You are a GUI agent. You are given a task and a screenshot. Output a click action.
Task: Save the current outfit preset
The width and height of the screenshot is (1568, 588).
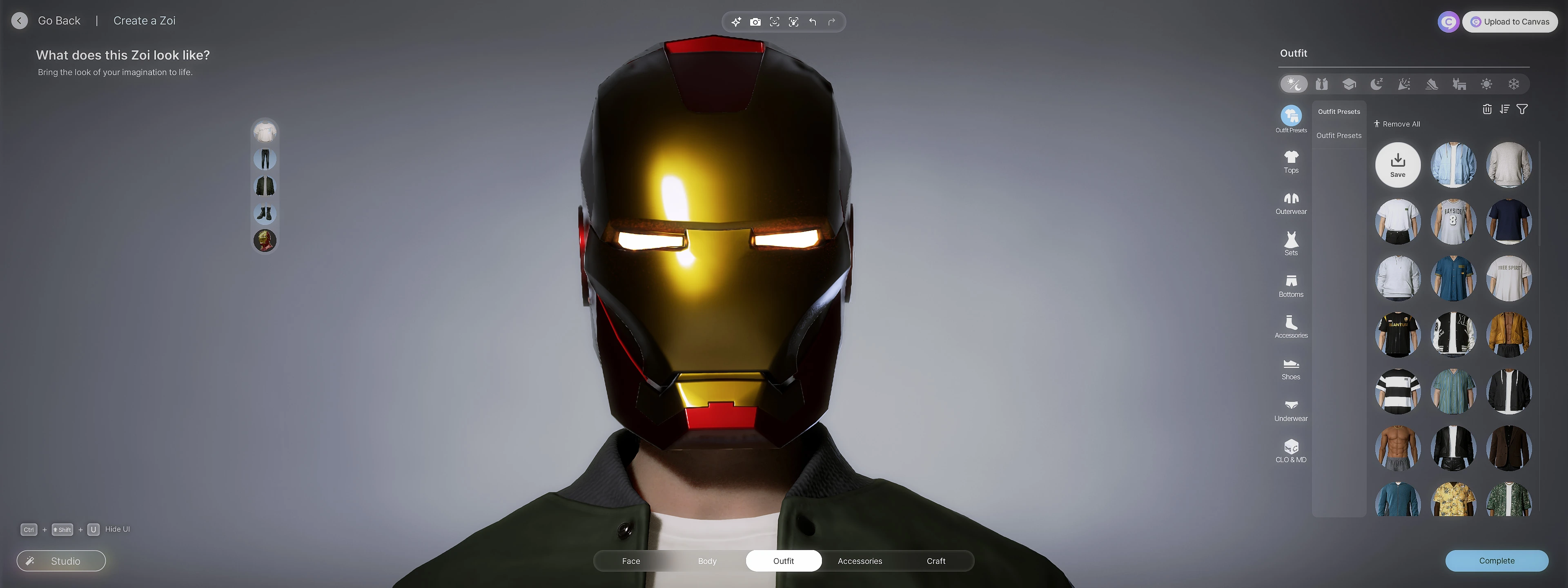point(1398,165)
